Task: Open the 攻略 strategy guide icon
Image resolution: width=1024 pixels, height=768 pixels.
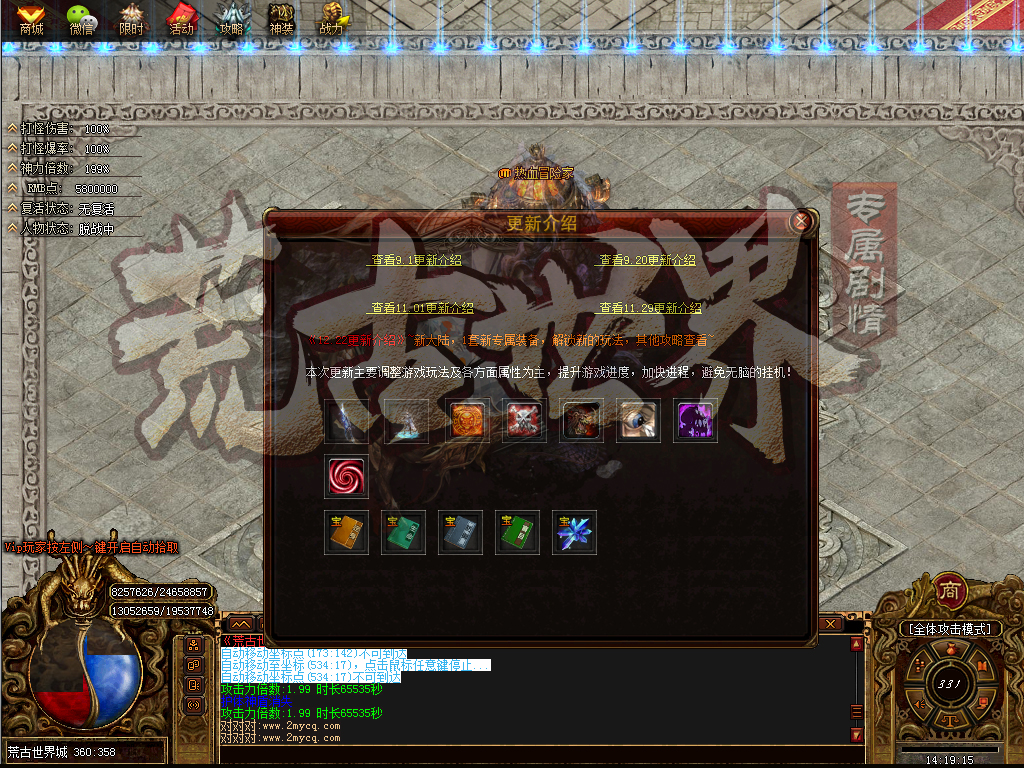Action: (232, 19)
